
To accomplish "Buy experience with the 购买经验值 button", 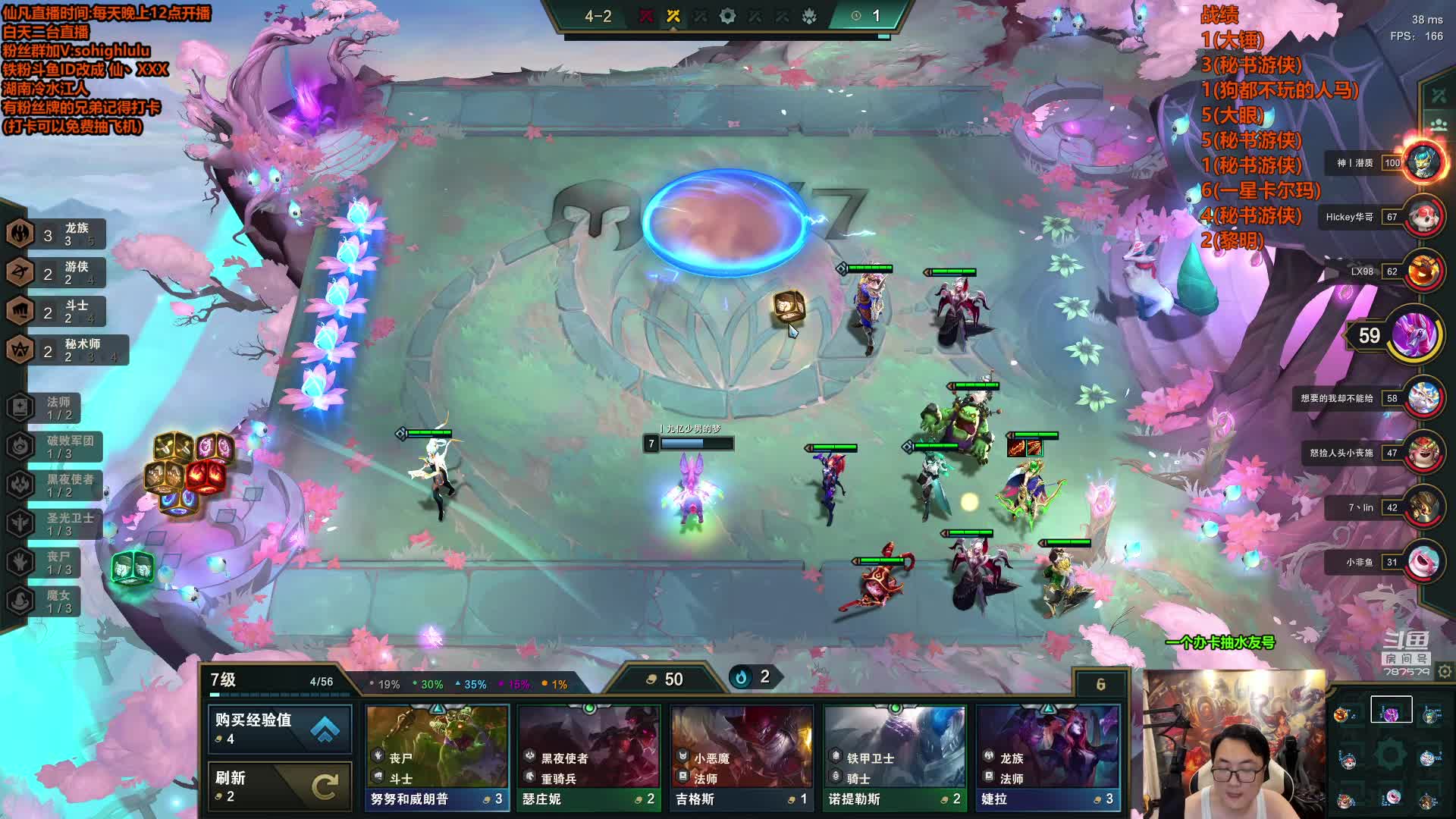I will (x=279, y=729).
